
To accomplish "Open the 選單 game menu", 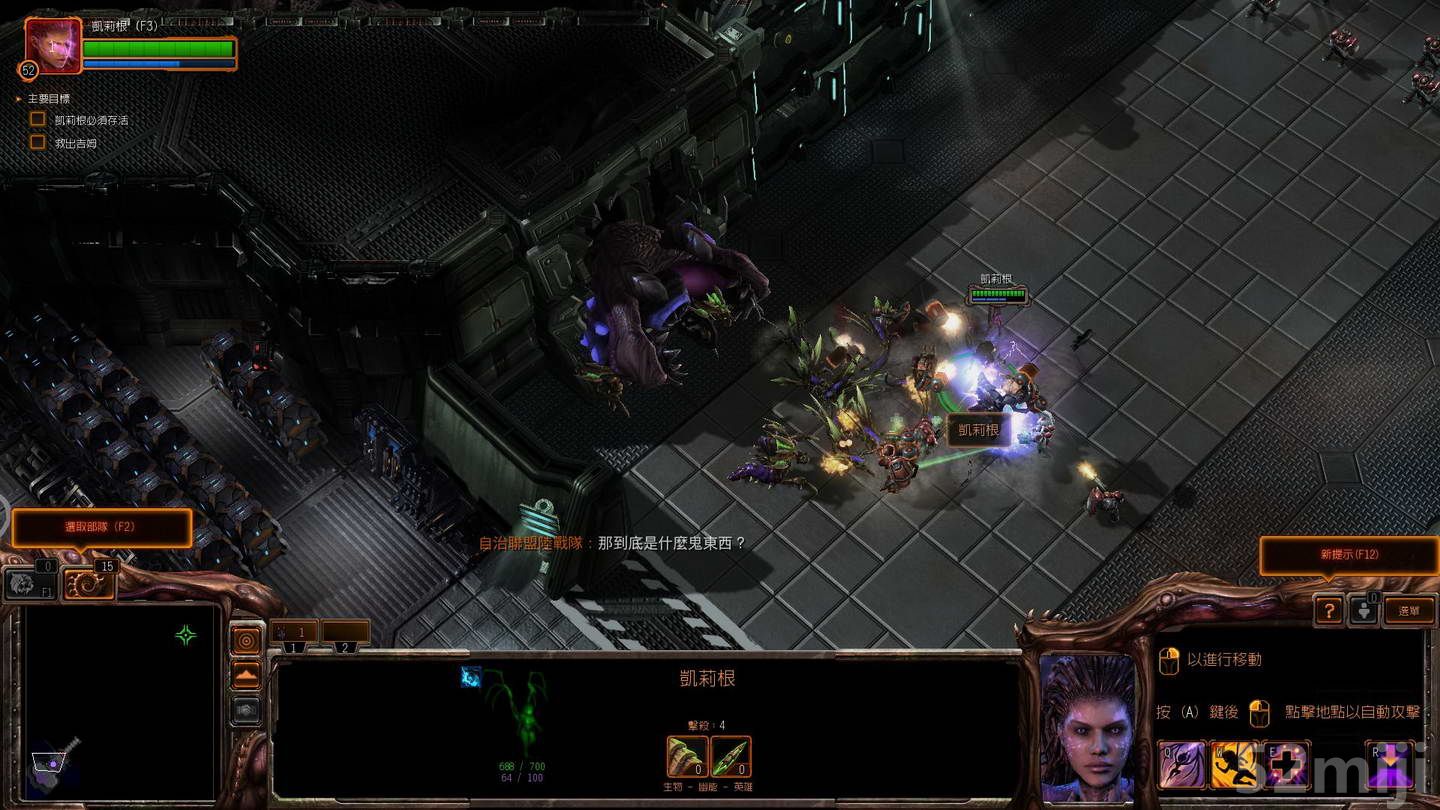I will (x=1410, y=611).
